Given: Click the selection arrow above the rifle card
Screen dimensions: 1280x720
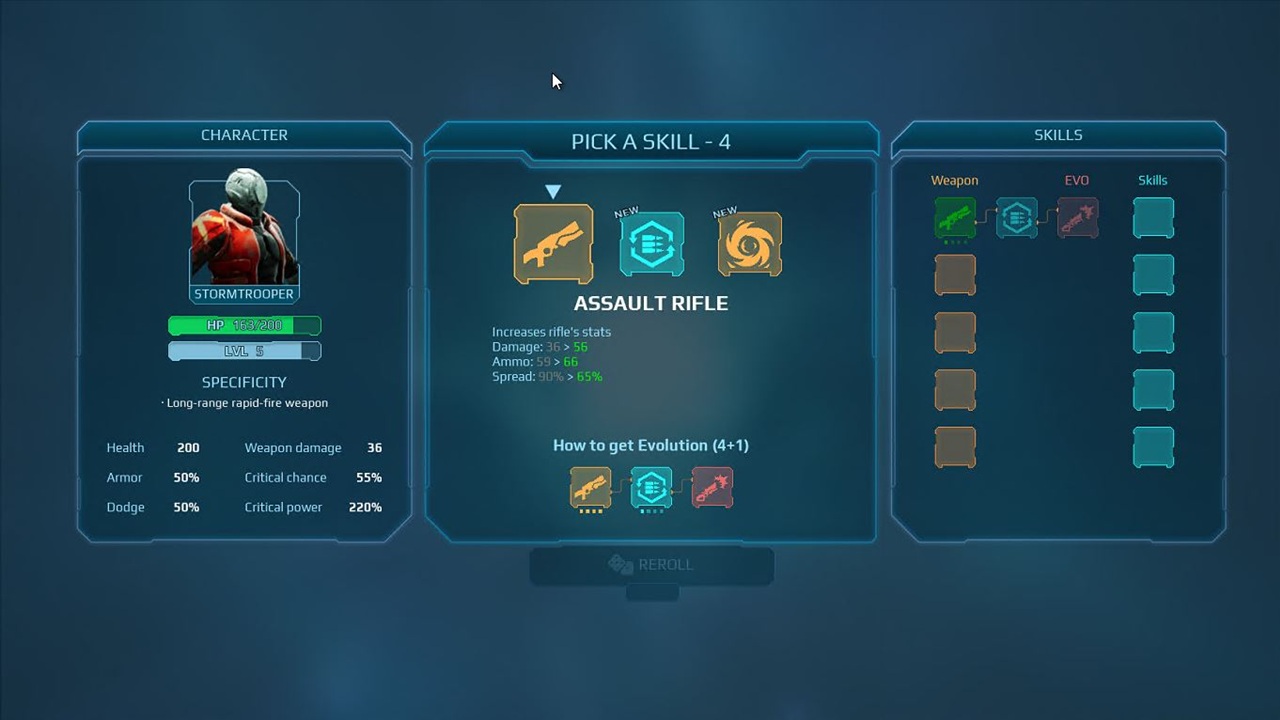Looking at the screenshot, I should pyautogui.click(x=553, y=190).
